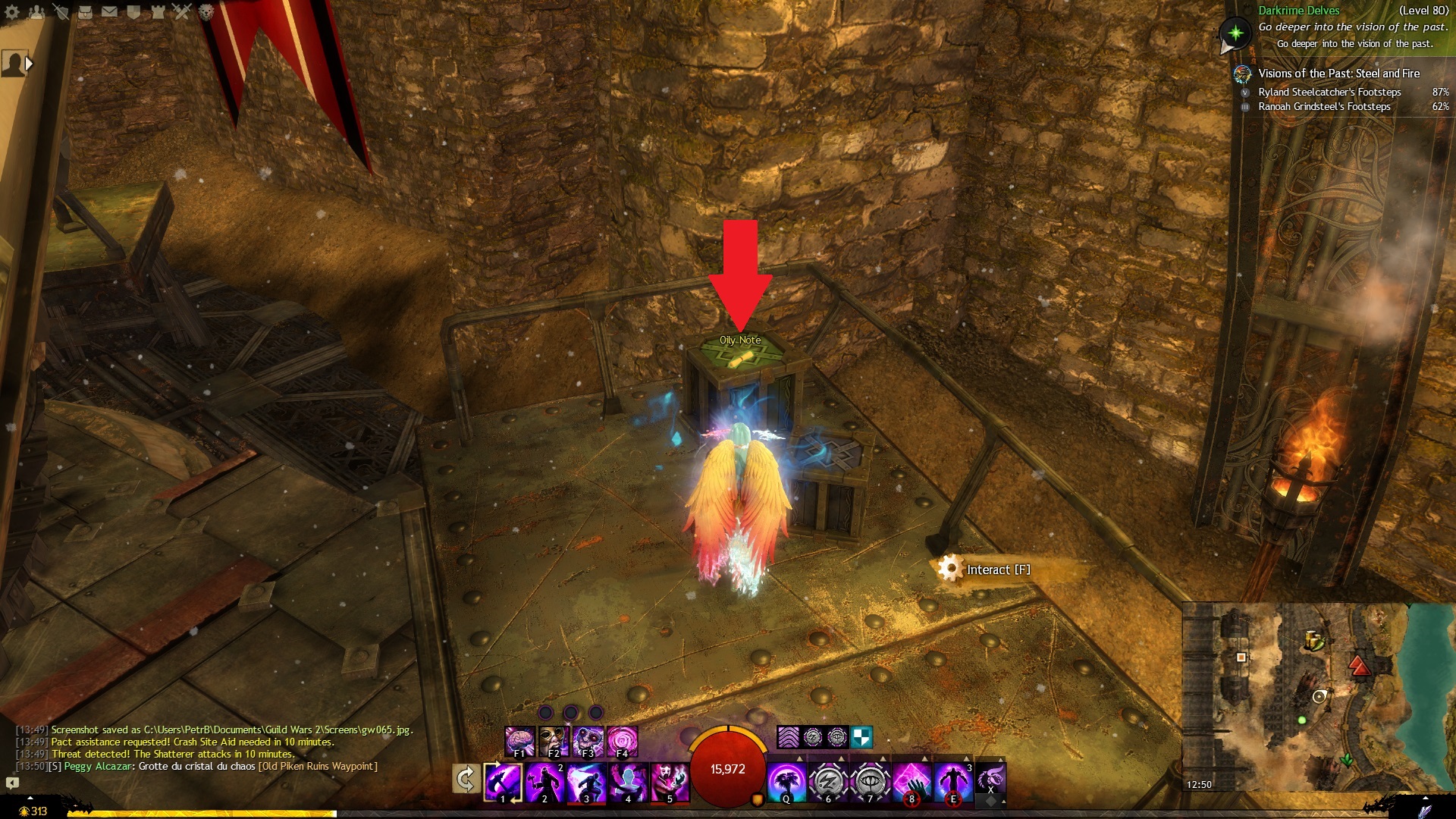This screenshot has width=1456, height=819.
Task: Open the contacts and LFG panel
Action: tap(36, 12)
